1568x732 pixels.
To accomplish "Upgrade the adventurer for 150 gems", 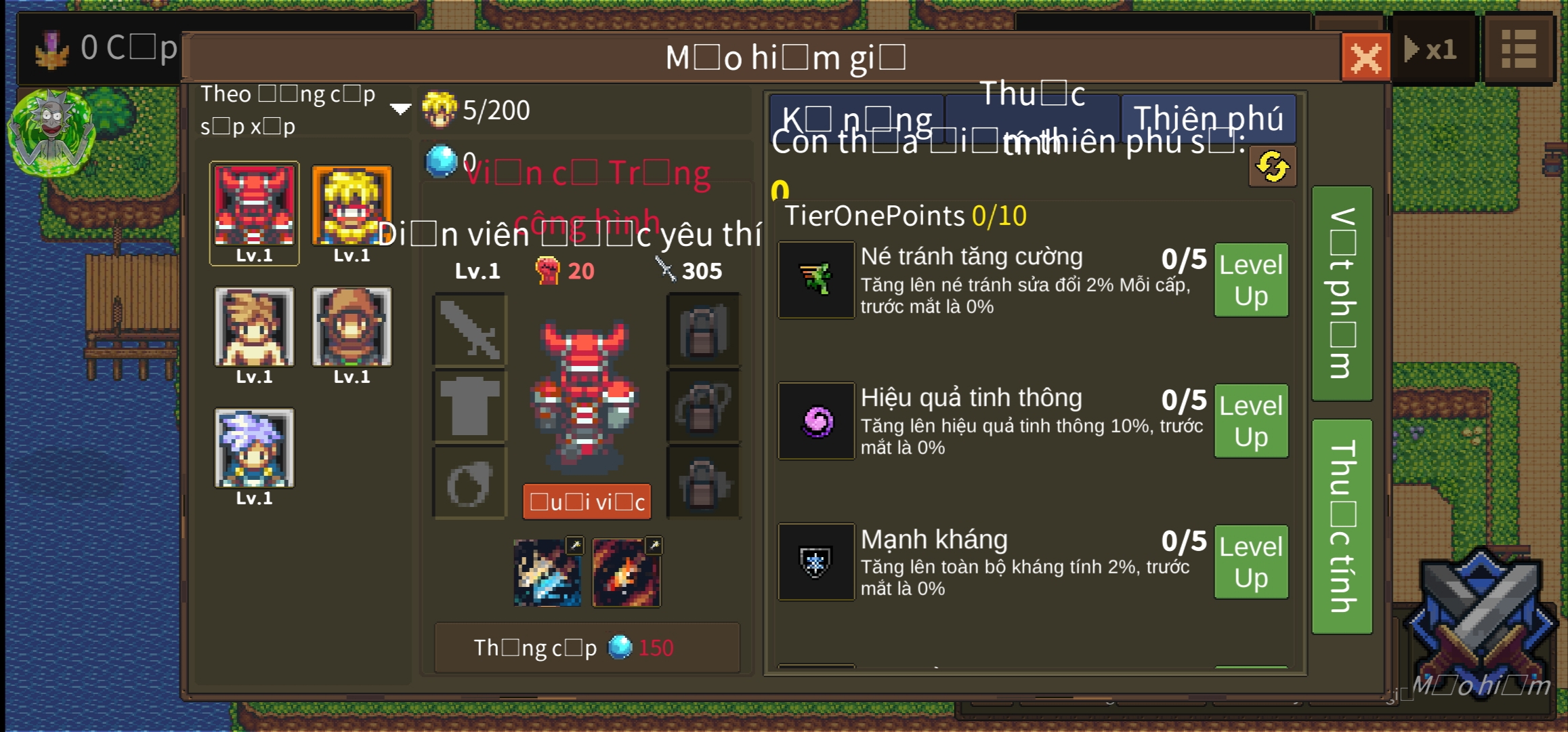I will pos(587,648).
